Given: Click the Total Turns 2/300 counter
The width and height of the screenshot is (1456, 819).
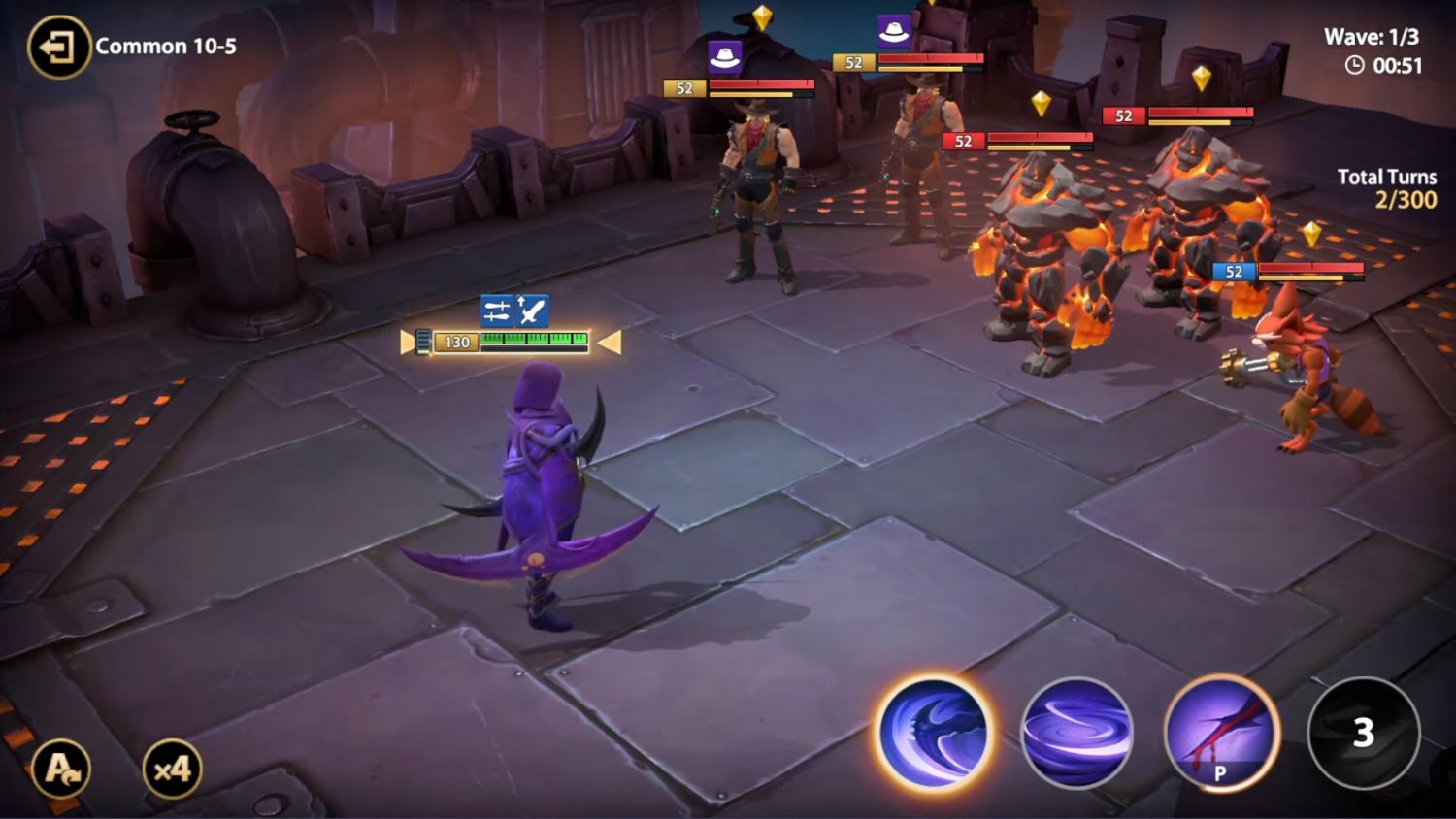Looking at the screenshot, I should click(1386, 187).
